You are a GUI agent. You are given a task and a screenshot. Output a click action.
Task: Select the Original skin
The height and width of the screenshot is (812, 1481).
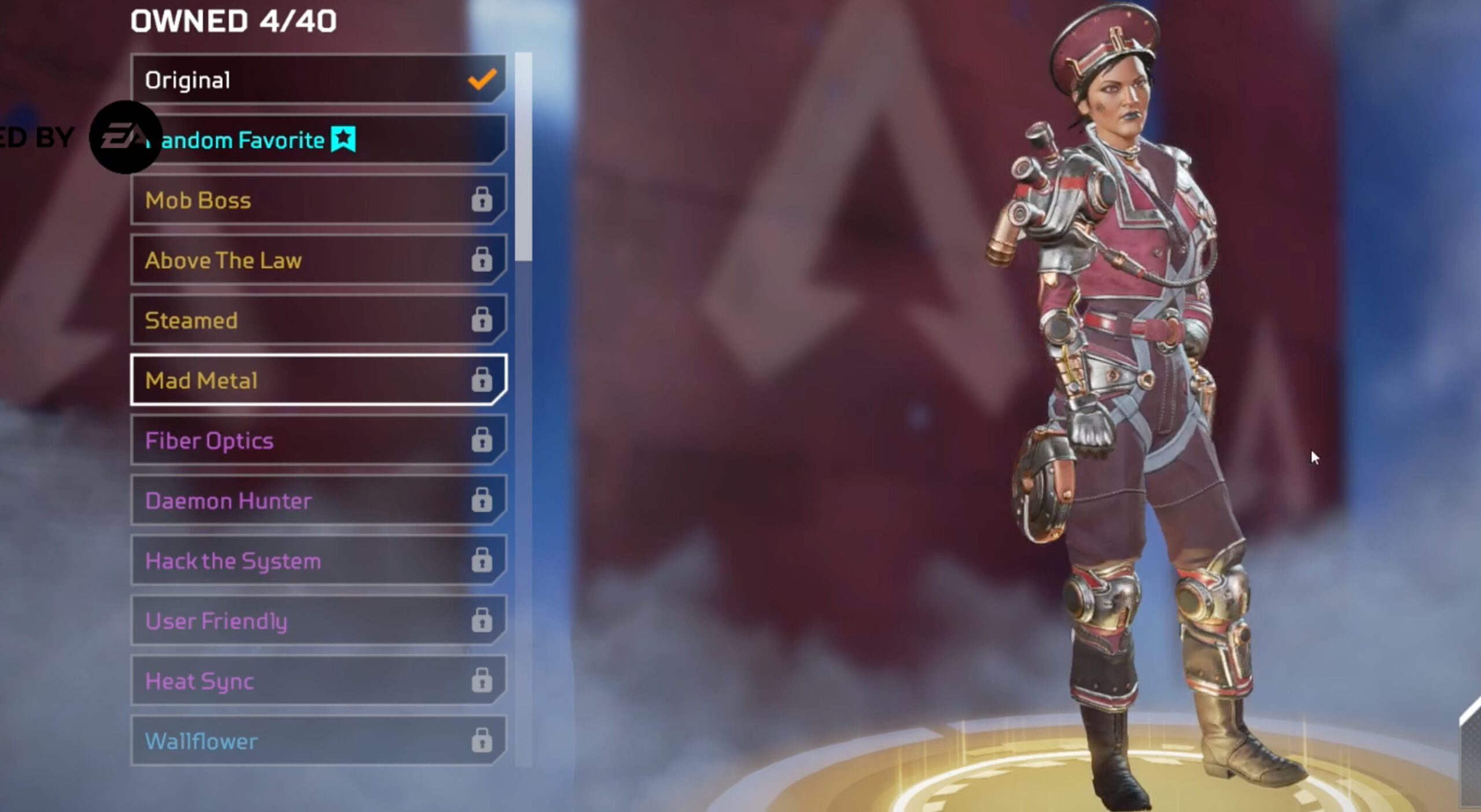318,80
